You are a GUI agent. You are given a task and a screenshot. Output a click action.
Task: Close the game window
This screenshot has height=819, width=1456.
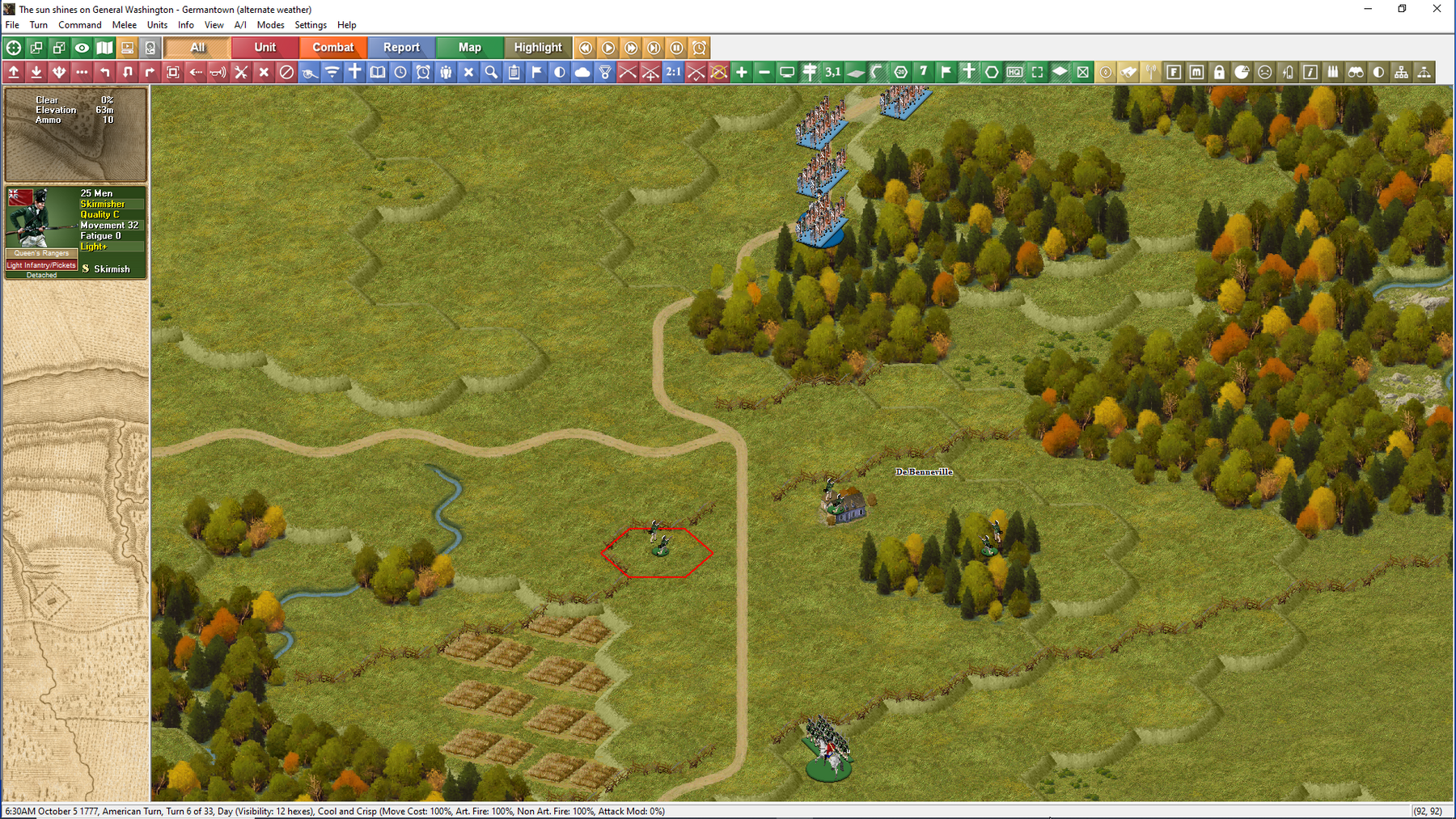(1437, 9)
